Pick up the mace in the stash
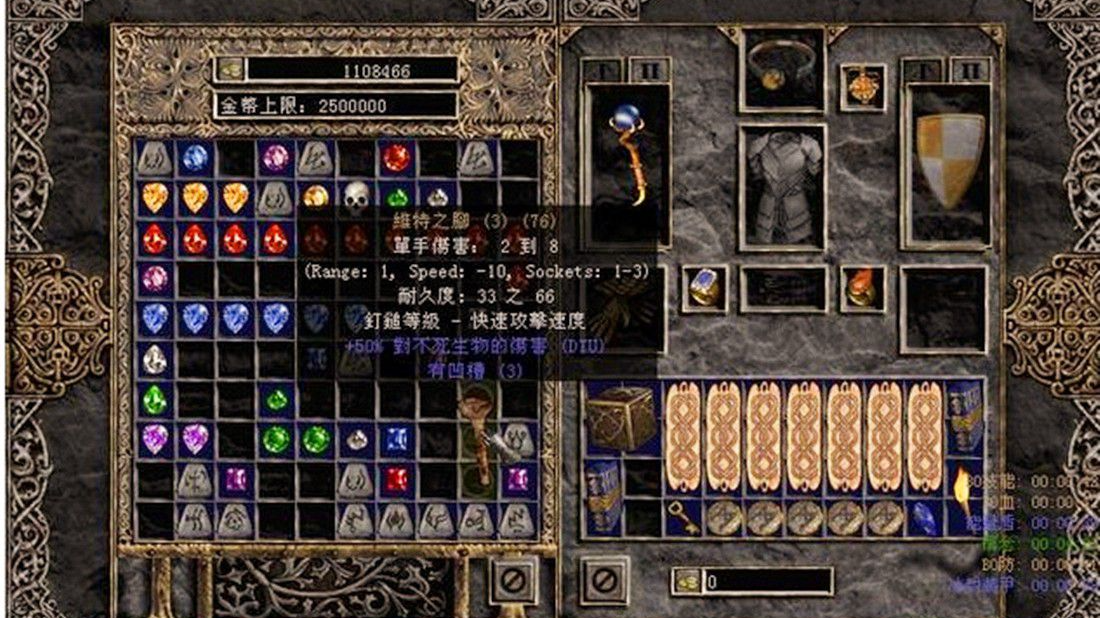 tap(476, 440)
